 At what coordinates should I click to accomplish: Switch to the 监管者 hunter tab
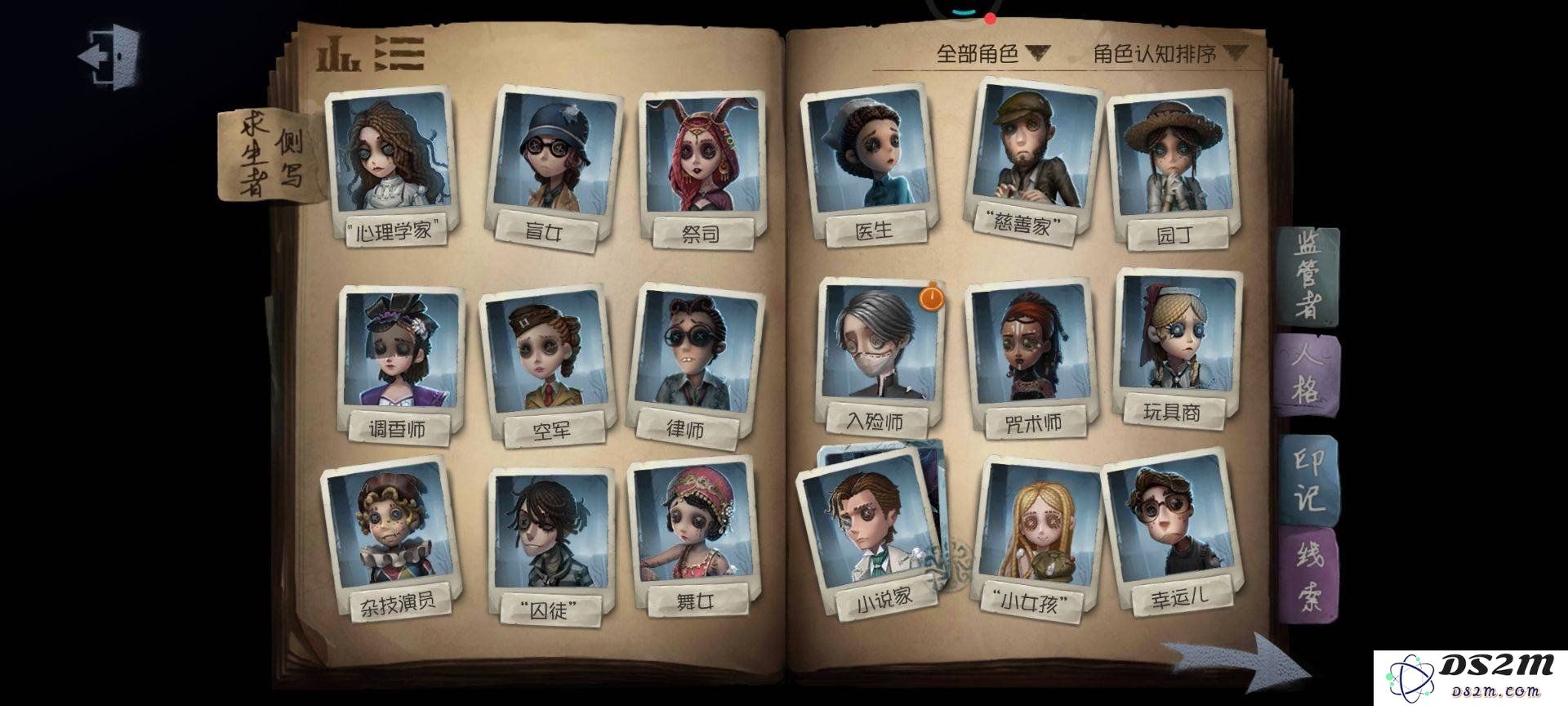pos(1308,275)
